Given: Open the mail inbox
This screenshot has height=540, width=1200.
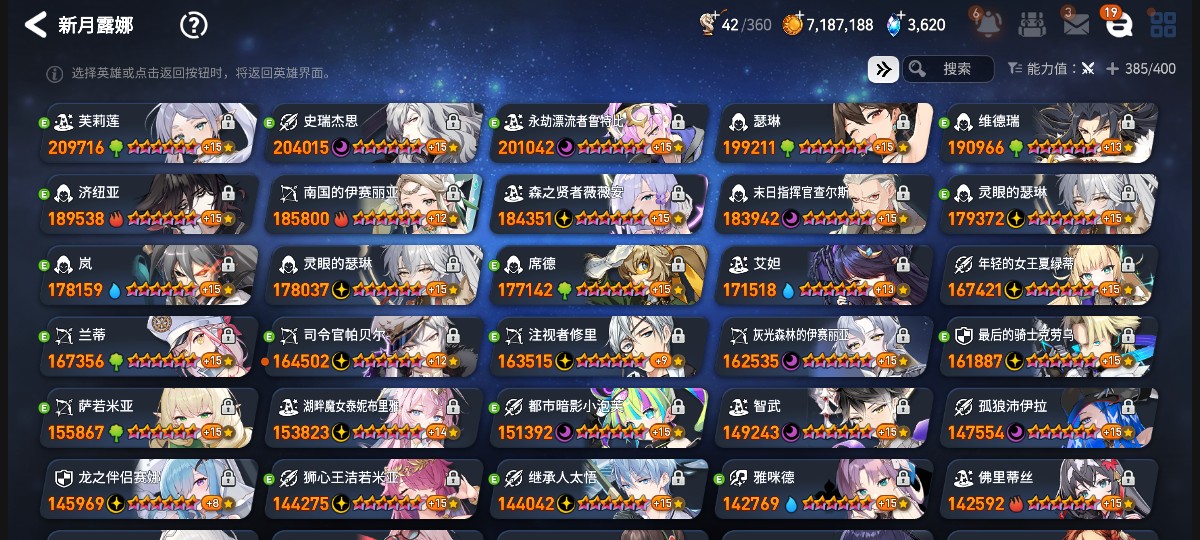Looking at the screenshot, I should pyautogui.click(x=1075, y=24).
